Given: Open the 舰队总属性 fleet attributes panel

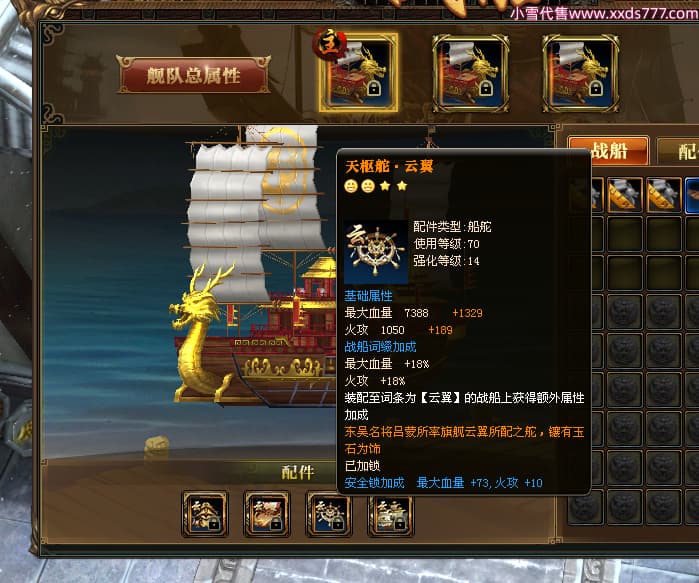Looking at the screenshot, I should pyautogui.click(x=193, y=75).
